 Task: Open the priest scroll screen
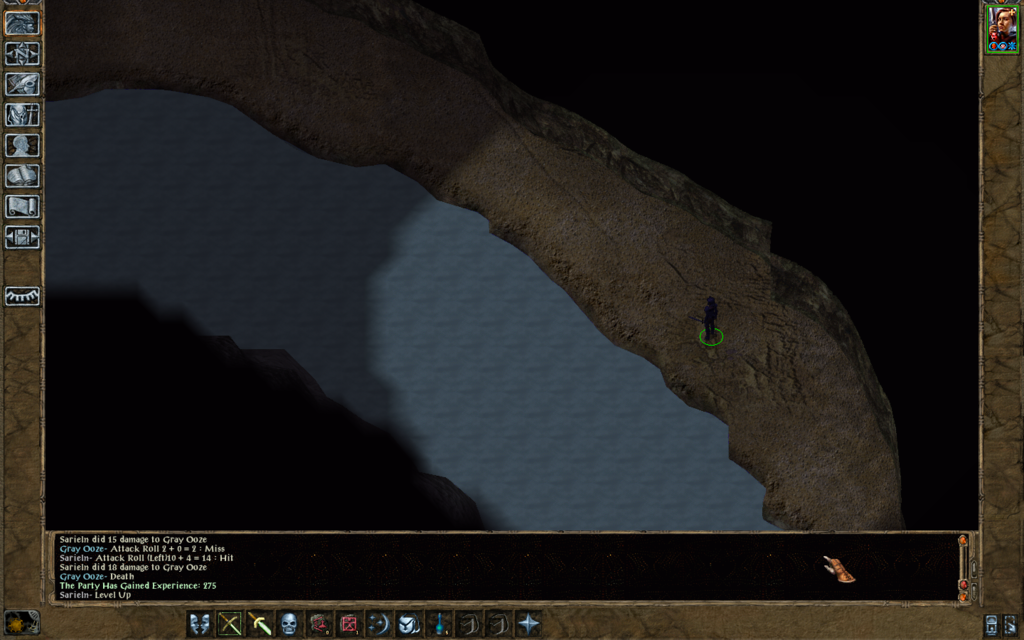coord(22,207)
